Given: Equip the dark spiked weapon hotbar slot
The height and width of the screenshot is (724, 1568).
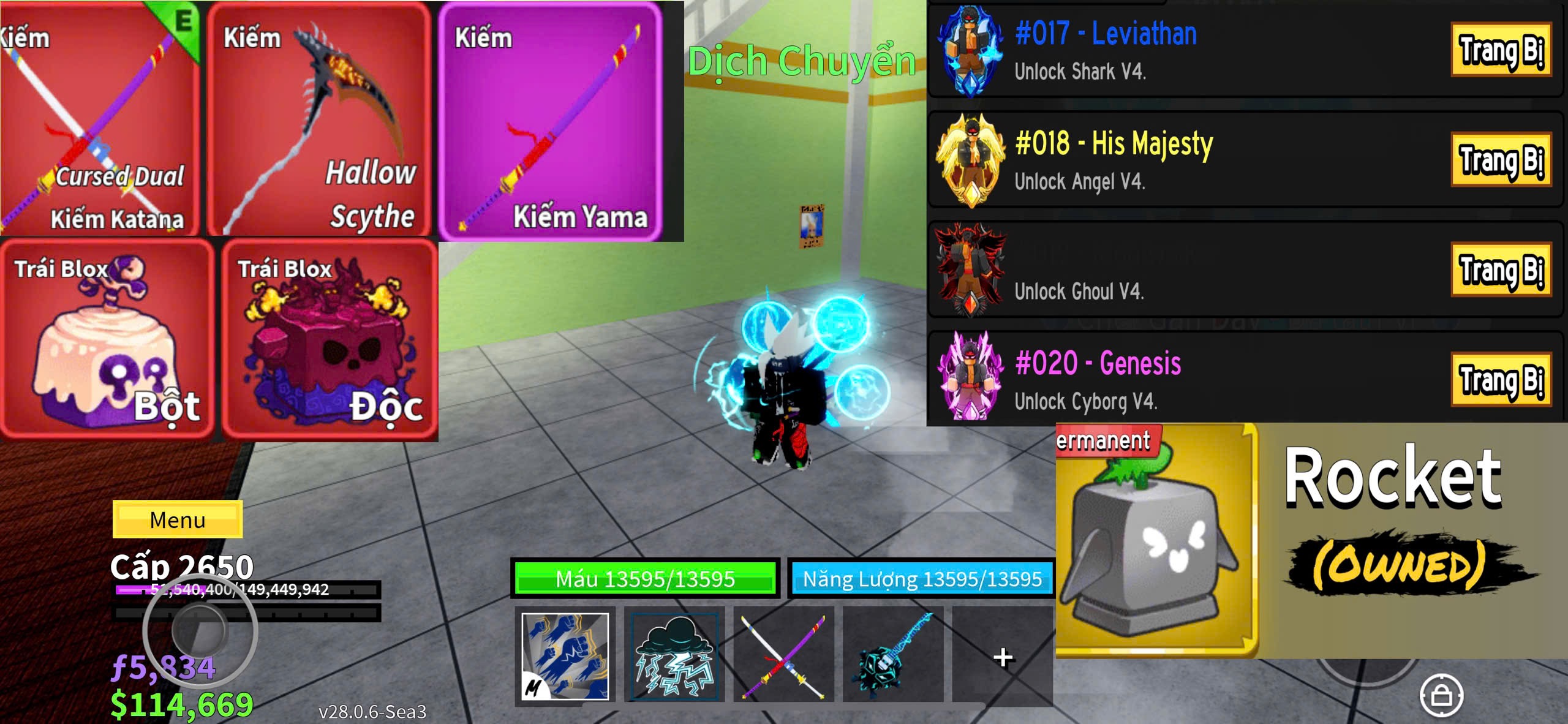Looking at the screenshot, I should (x=892, y=655).
